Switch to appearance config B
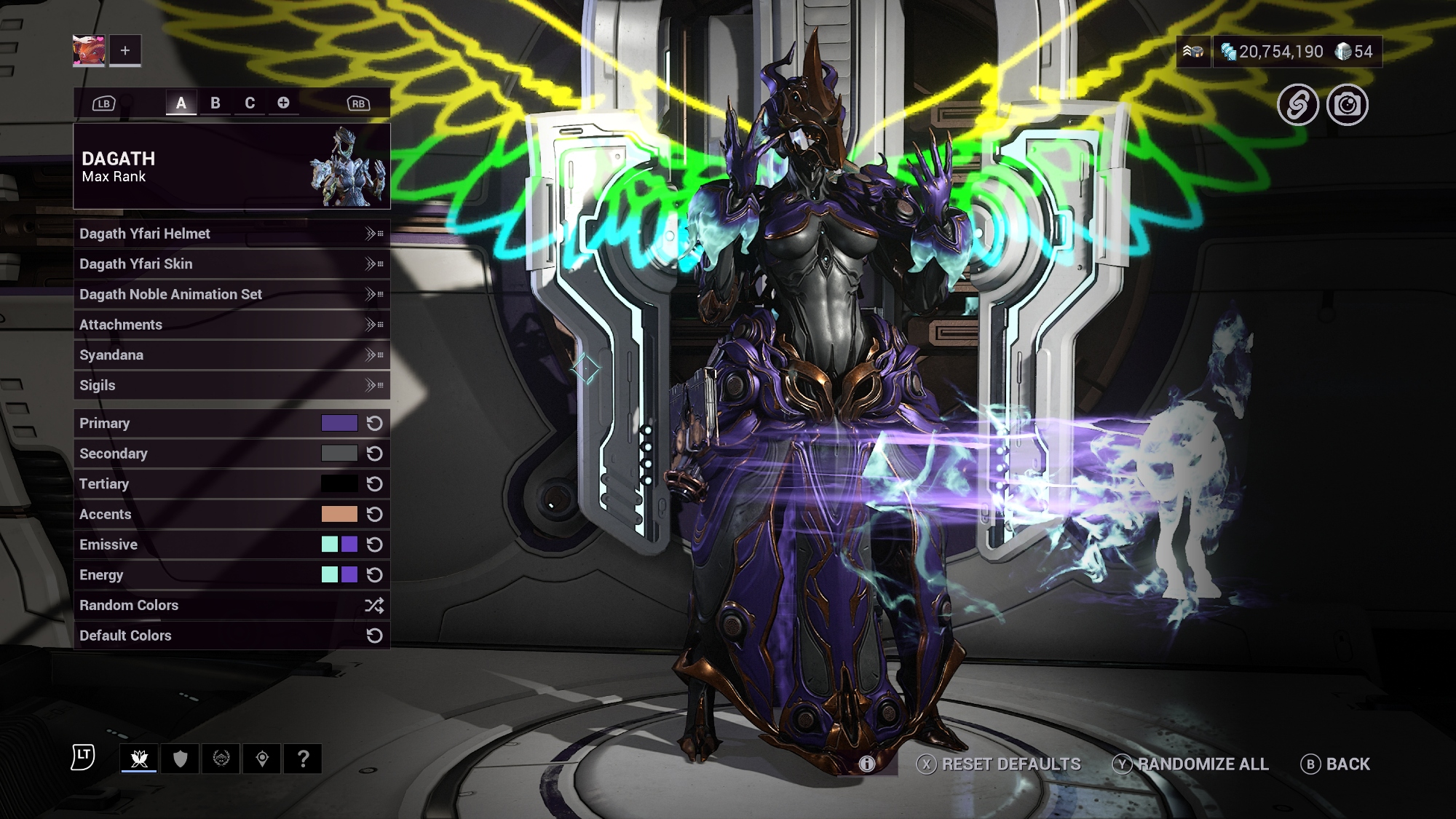The width and height of the screenshot is (1456, 819). (215, 103)
